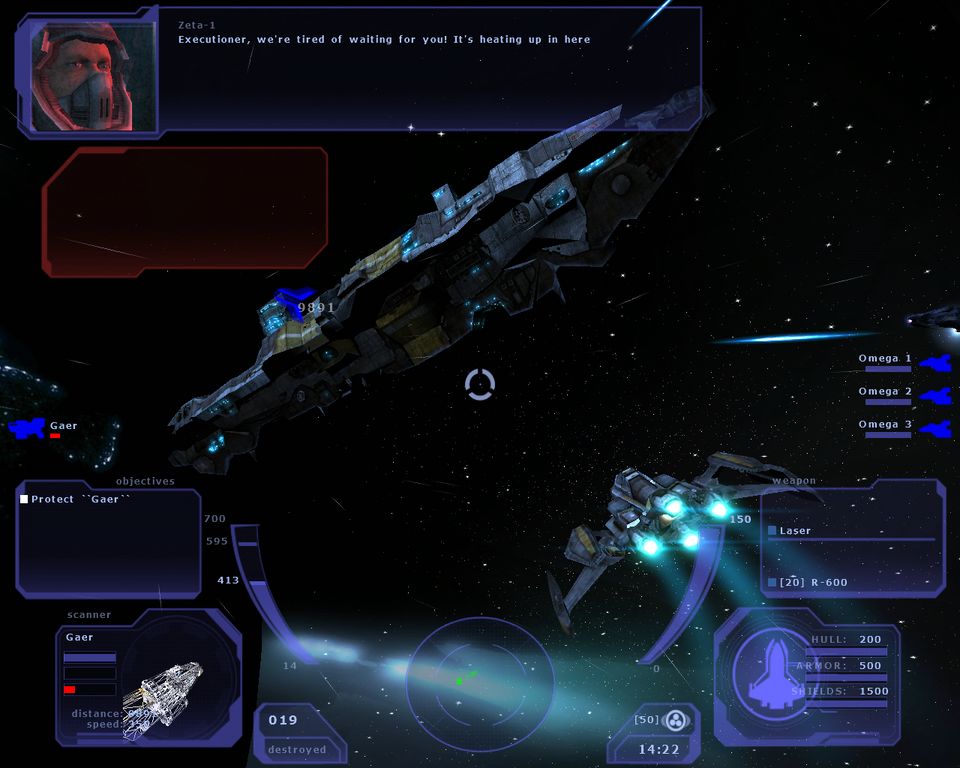Click the Gaer target marker icon
Viewport: 960px width, 768px height.
tap(28, 428)
